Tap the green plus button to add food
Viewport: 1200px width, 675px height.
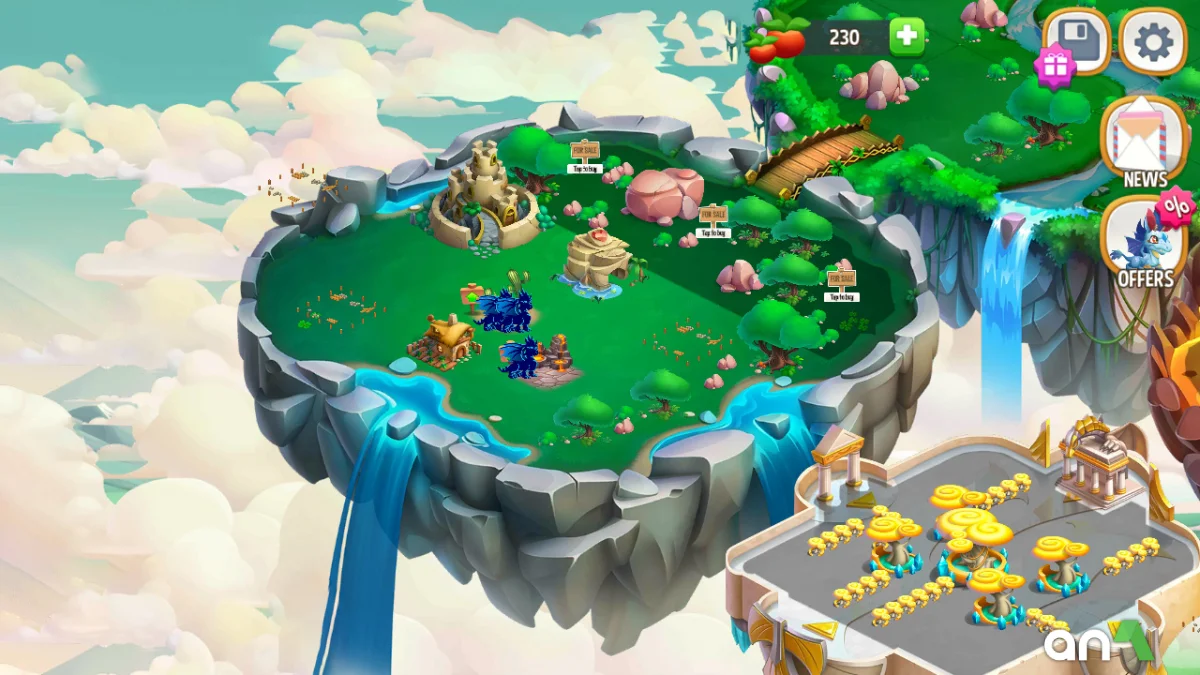[906, 38]
